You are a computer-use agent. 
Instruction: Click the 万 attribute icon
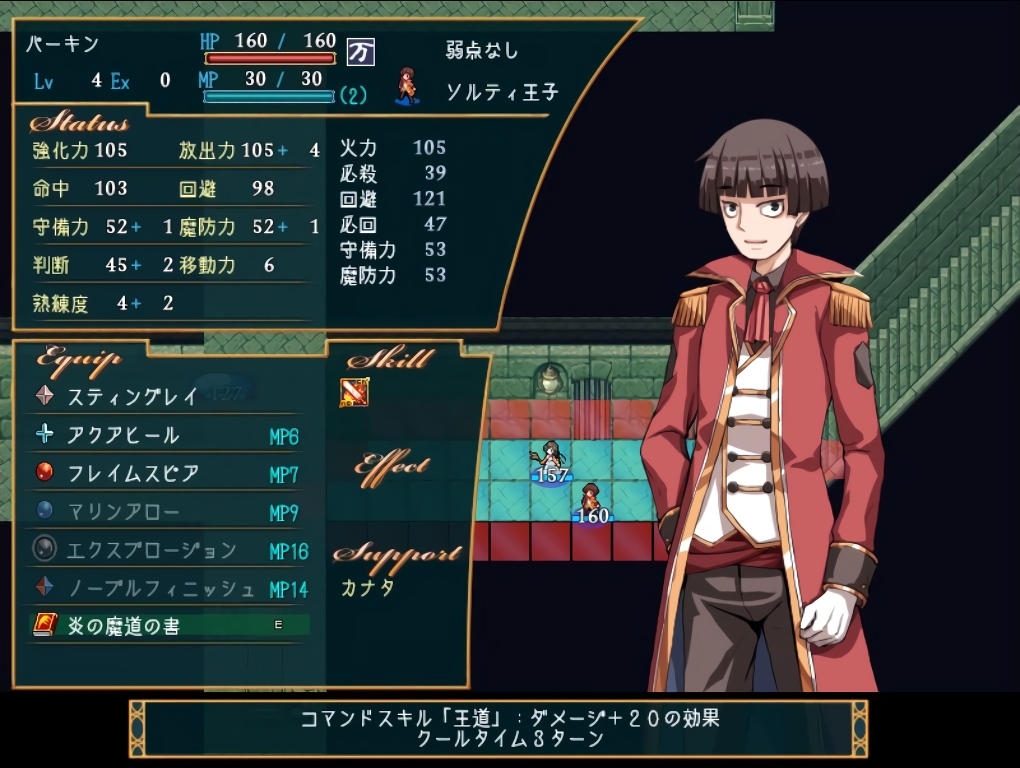[361, 51]
